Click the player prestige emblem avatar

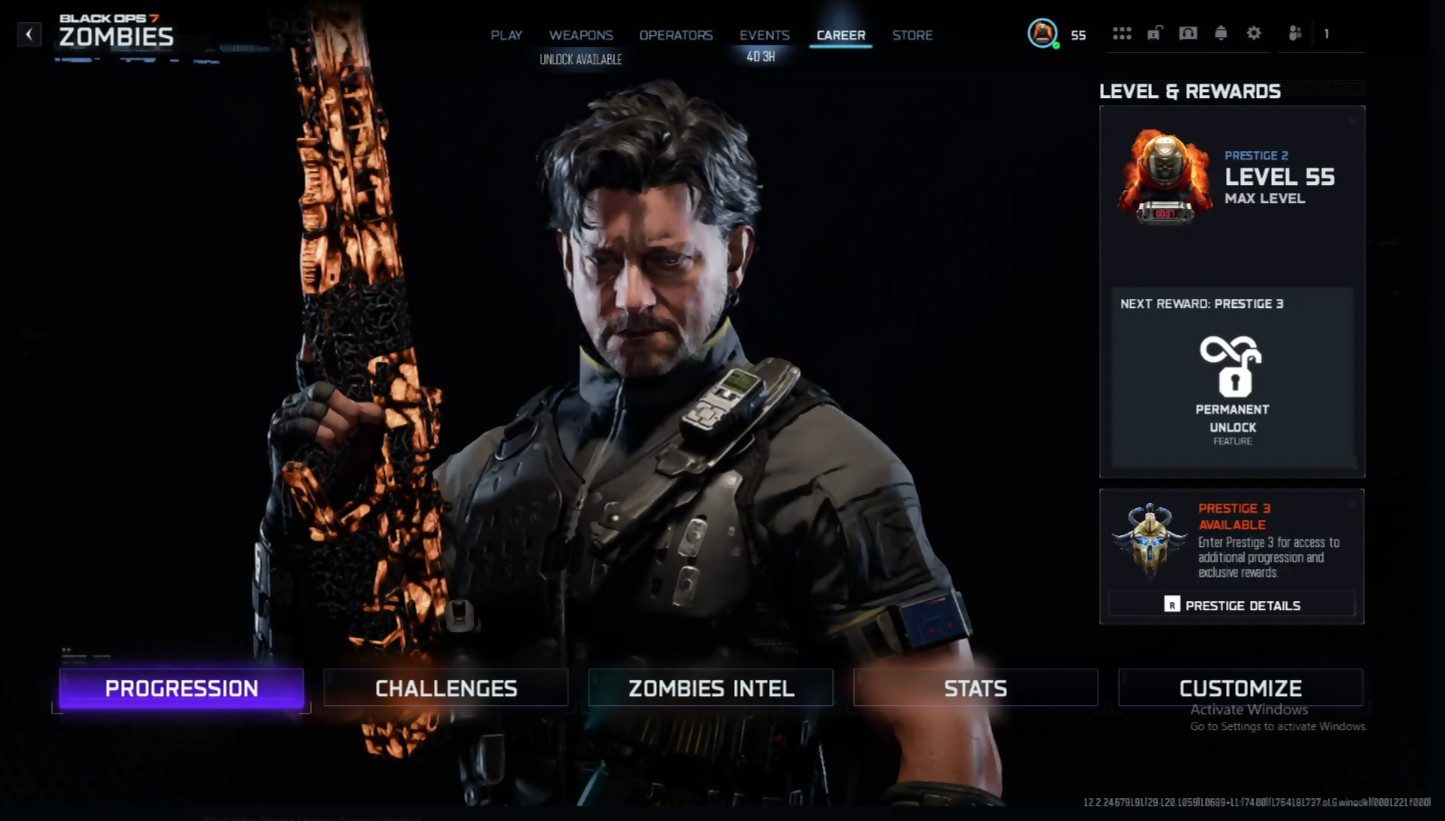pos(1042,34)
